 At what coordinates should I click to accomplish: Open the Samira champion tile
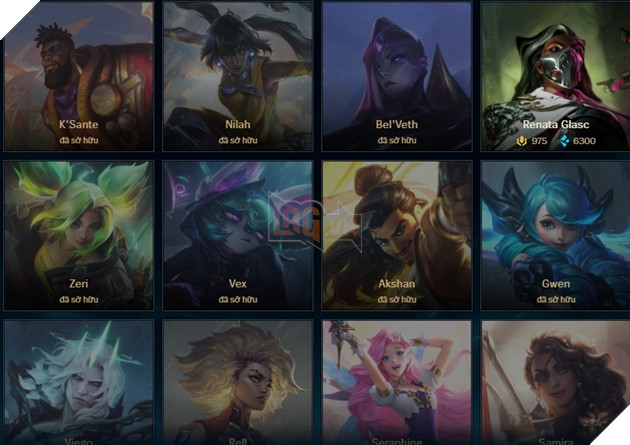tap(555, 385)
